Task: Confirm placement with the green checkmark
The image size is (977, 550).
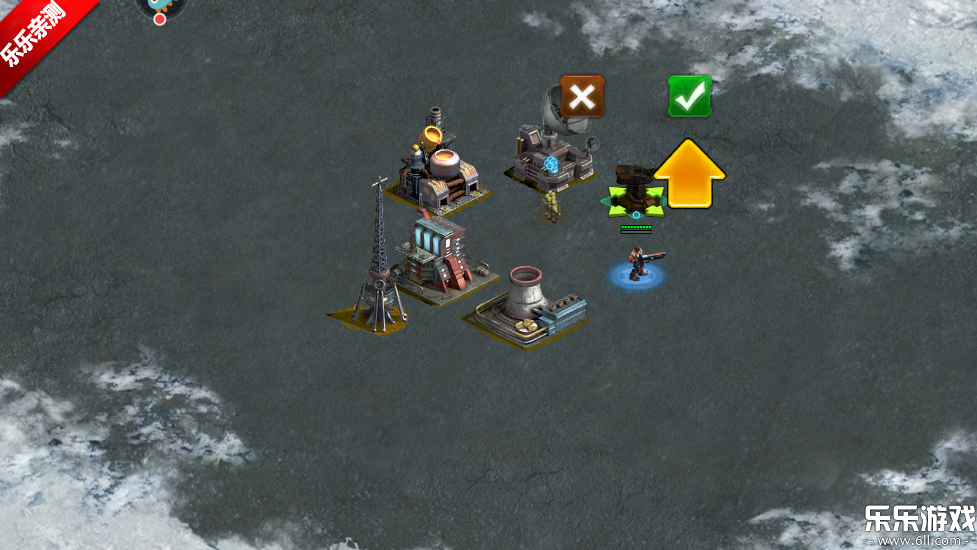Action: click(x=690, y=96)
